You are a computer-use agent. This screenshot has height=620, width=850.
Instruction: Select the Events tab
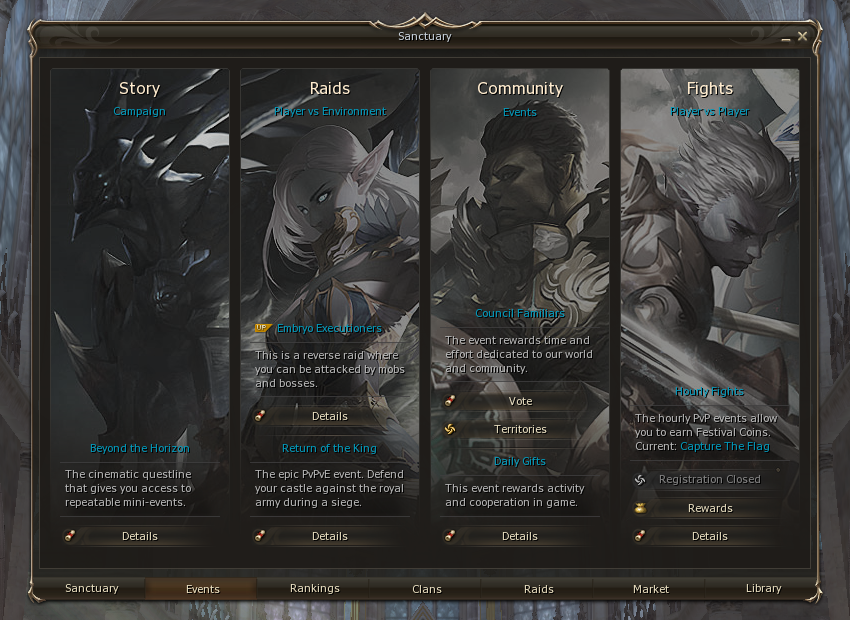click(203, 589)
